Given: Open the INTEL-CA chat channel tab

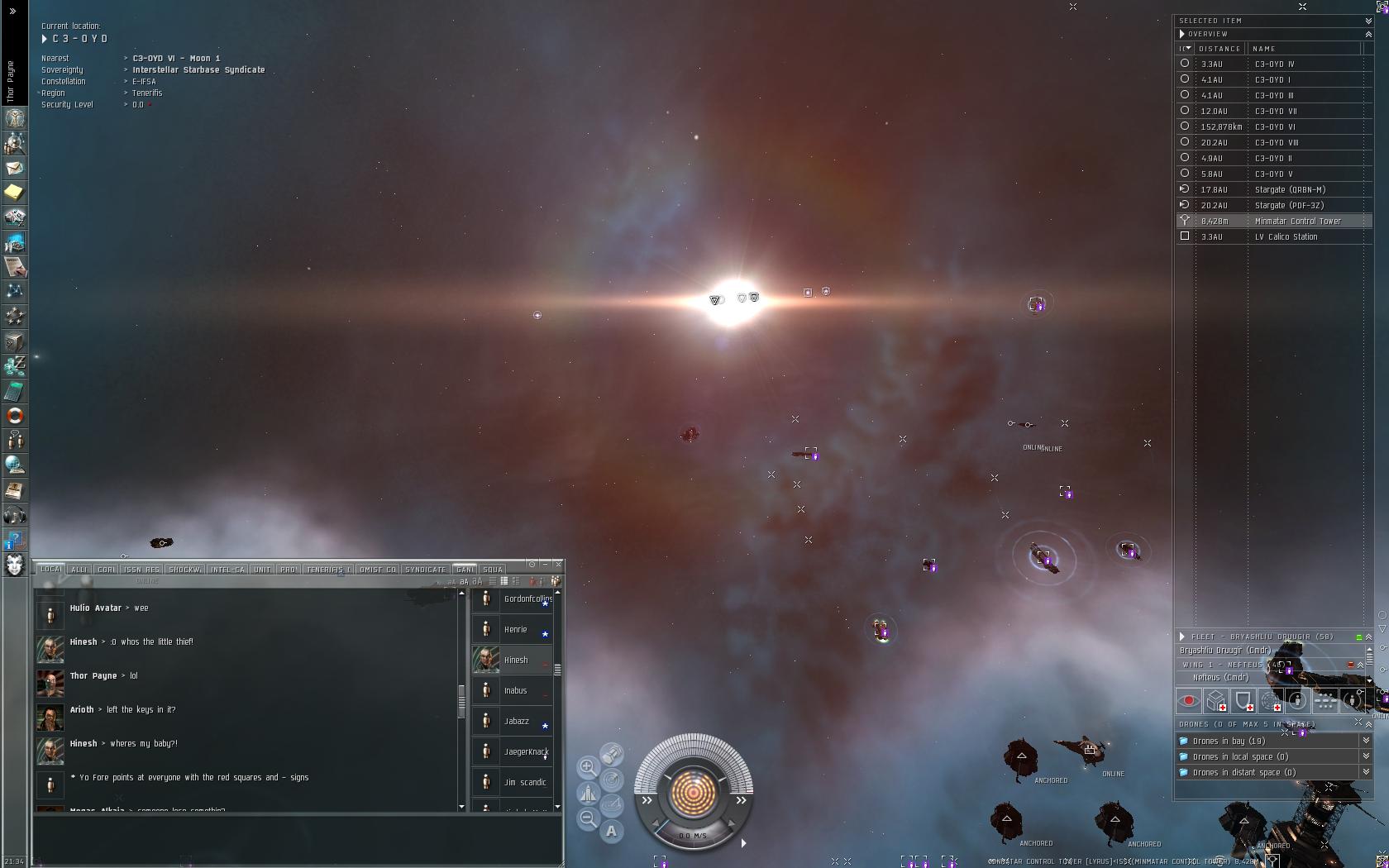Looking at the screenshot, I should (x=227, y=570).
